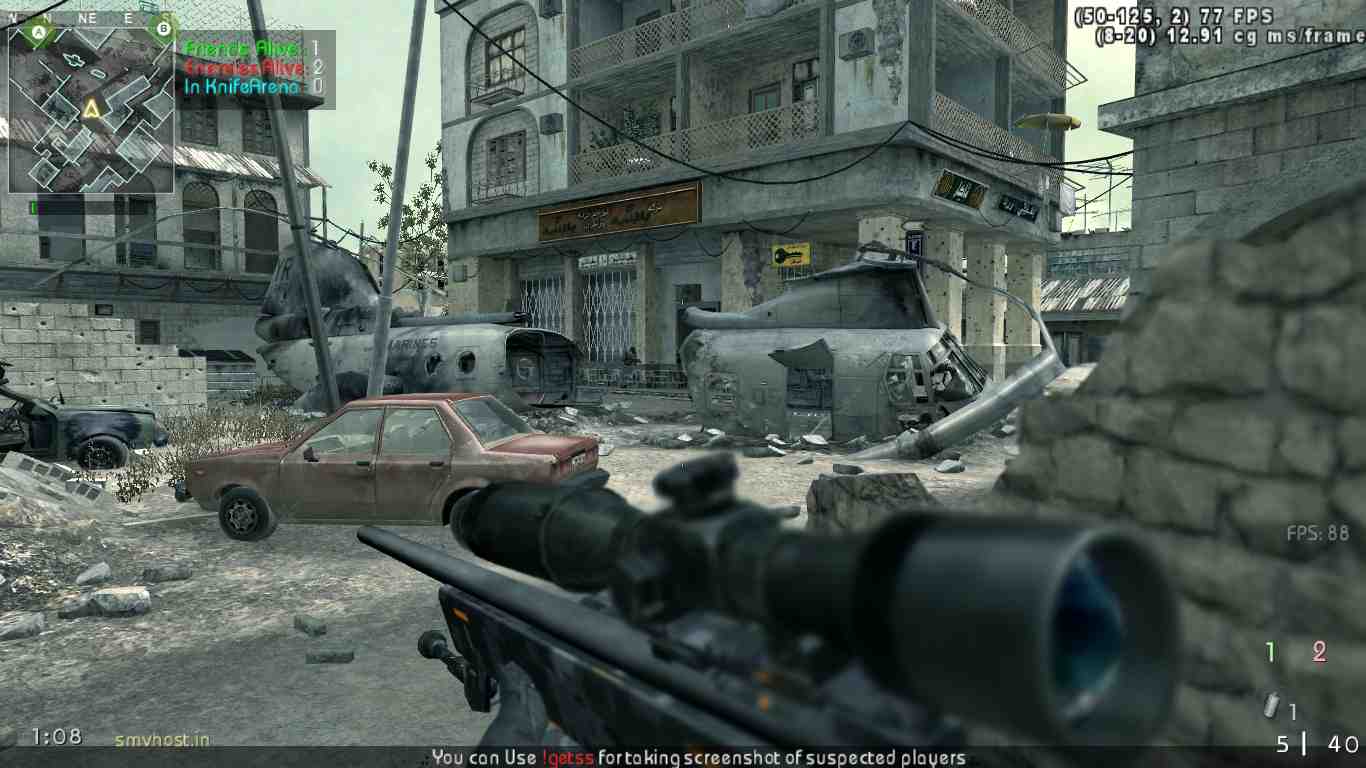Viewport: 1366px width, 768px height.
Task: Select the A objective marker on minimap
Action: pyautogui.click(x=39, y=33)
